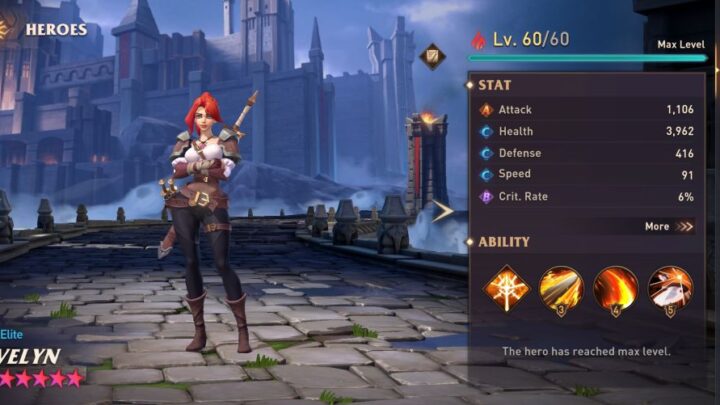This screenshot has height=405, width=720.
Task: Open the More stats details
Action: (x=669, y=226)
